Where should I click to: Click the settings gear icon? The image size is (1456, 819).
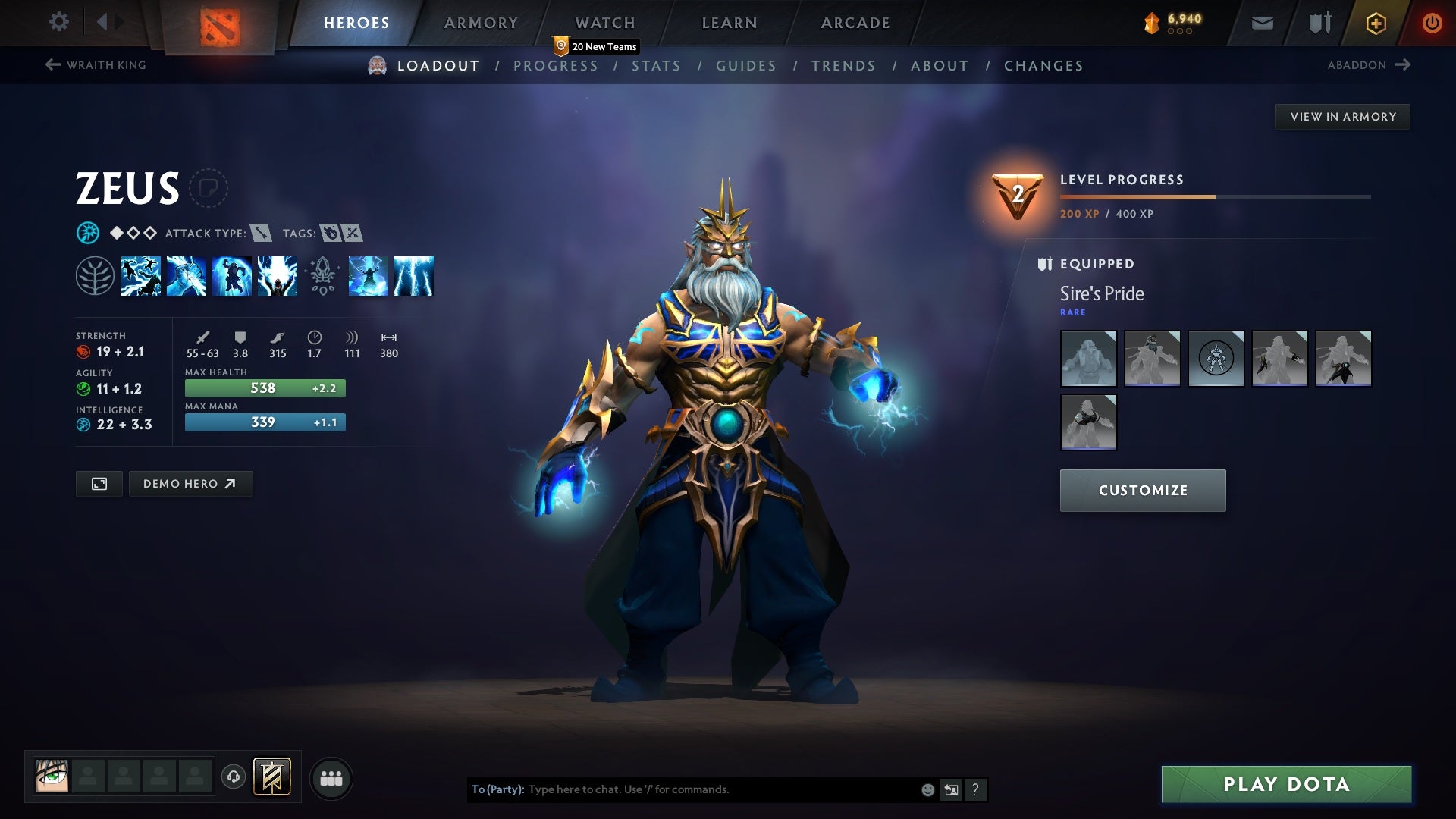point(59,22)
